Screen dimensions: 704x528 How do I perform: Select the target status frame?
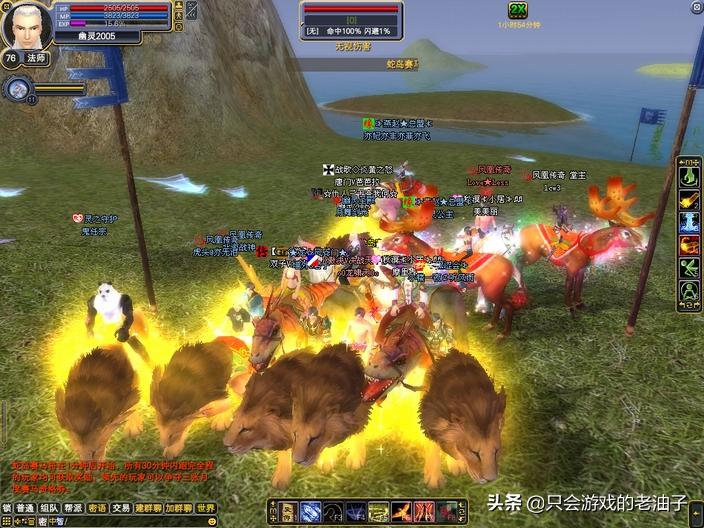(351, 20)
